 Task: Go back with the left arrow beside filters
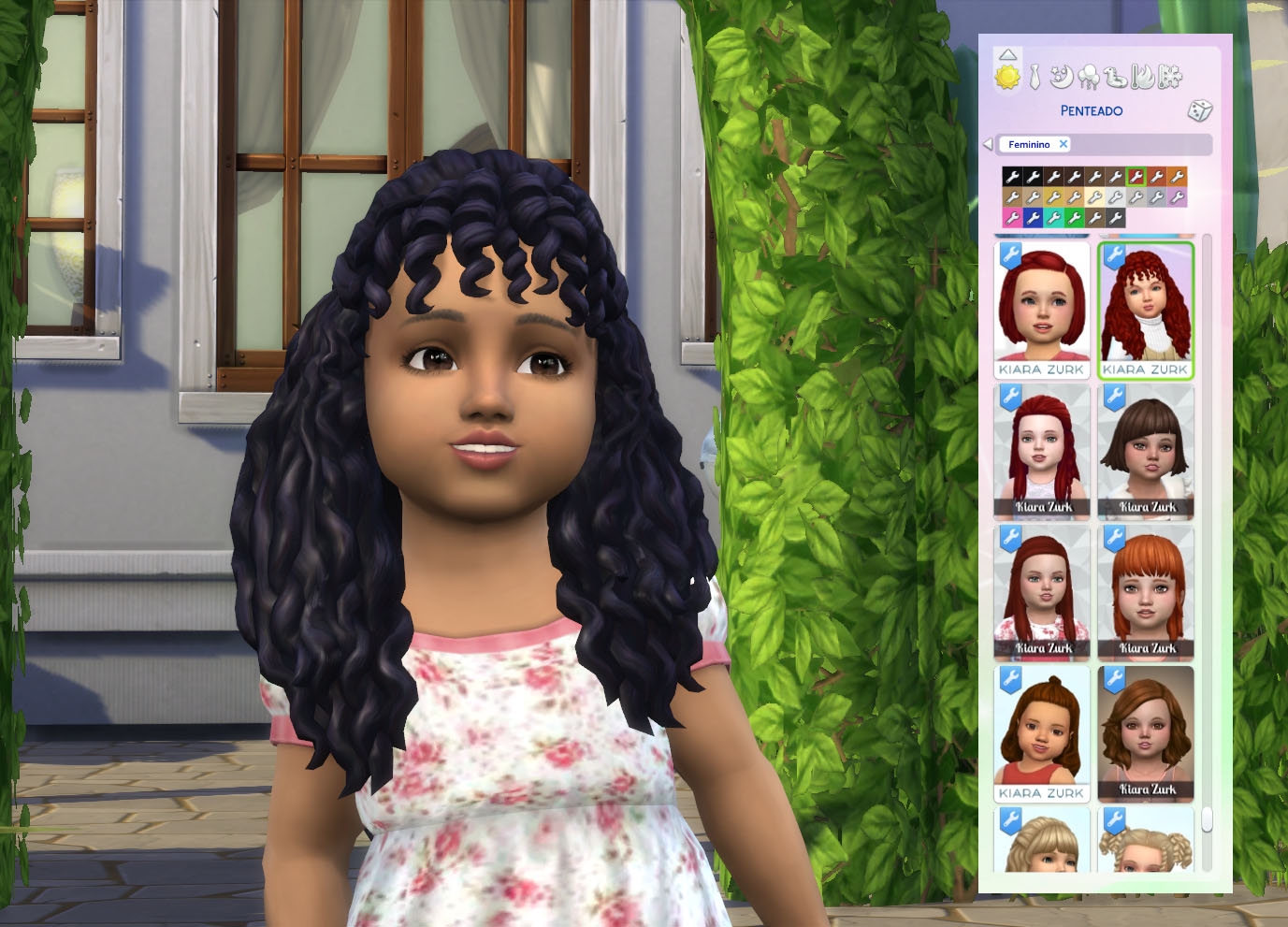click(x=988, y=144)
